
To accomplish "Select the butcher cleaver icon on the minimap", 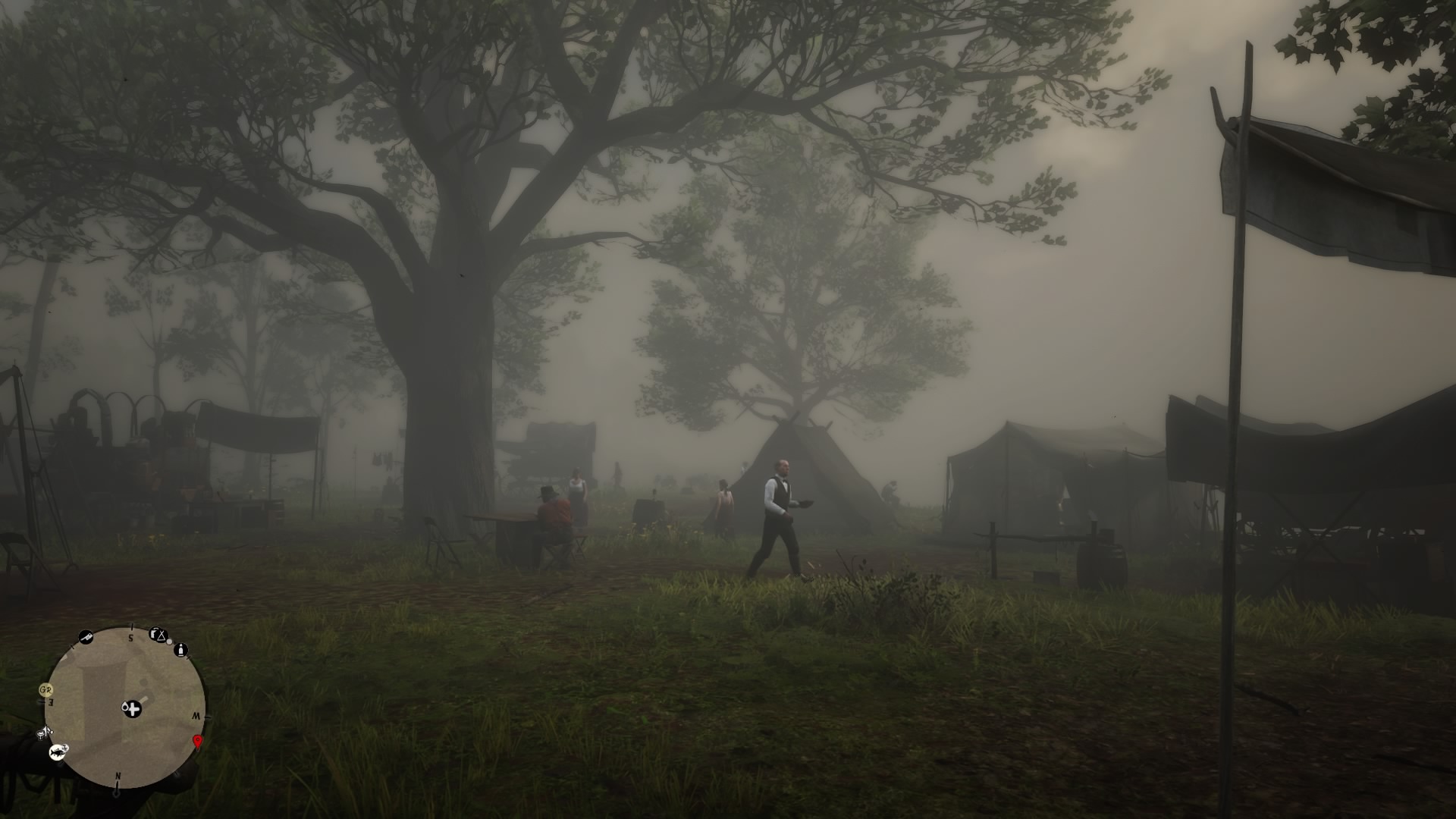I will pos(86,636).
